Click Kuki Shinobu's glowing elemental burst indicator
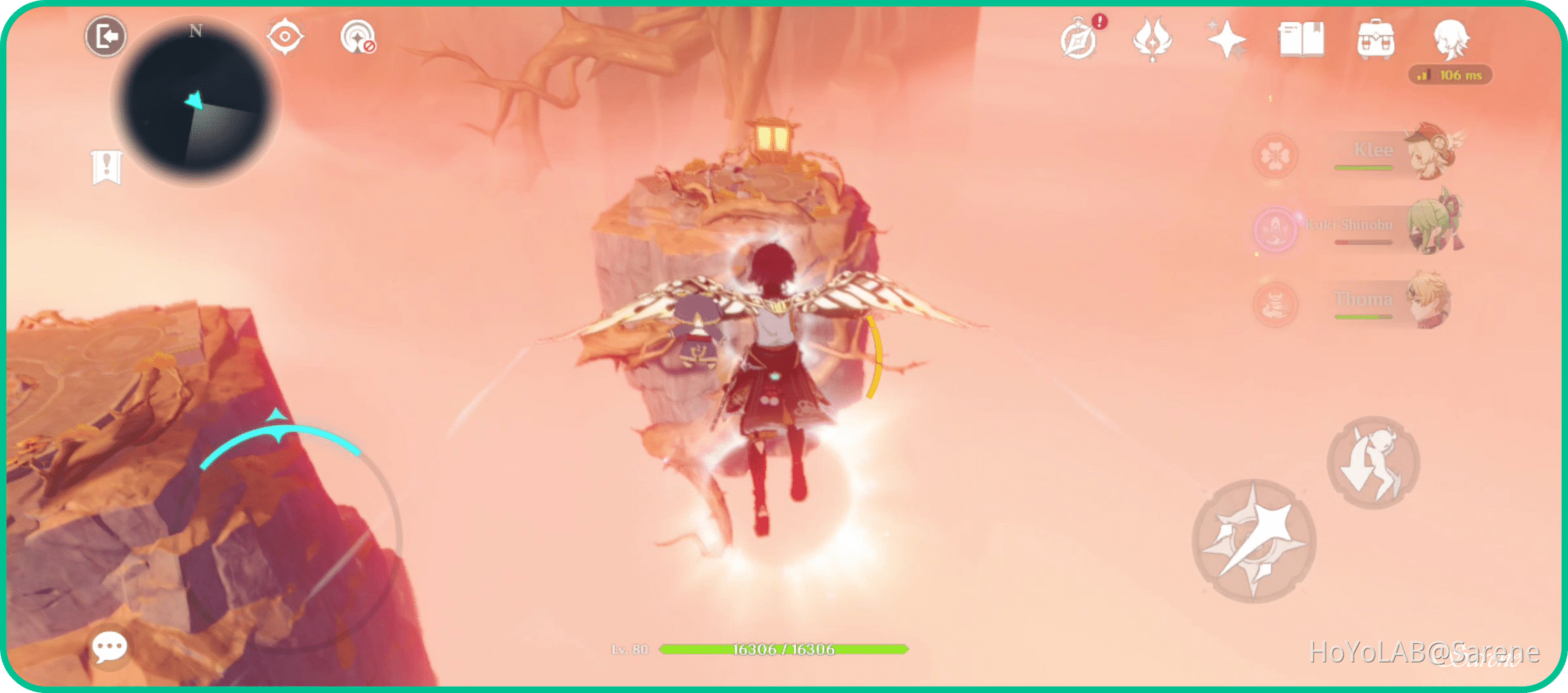 1275,229
